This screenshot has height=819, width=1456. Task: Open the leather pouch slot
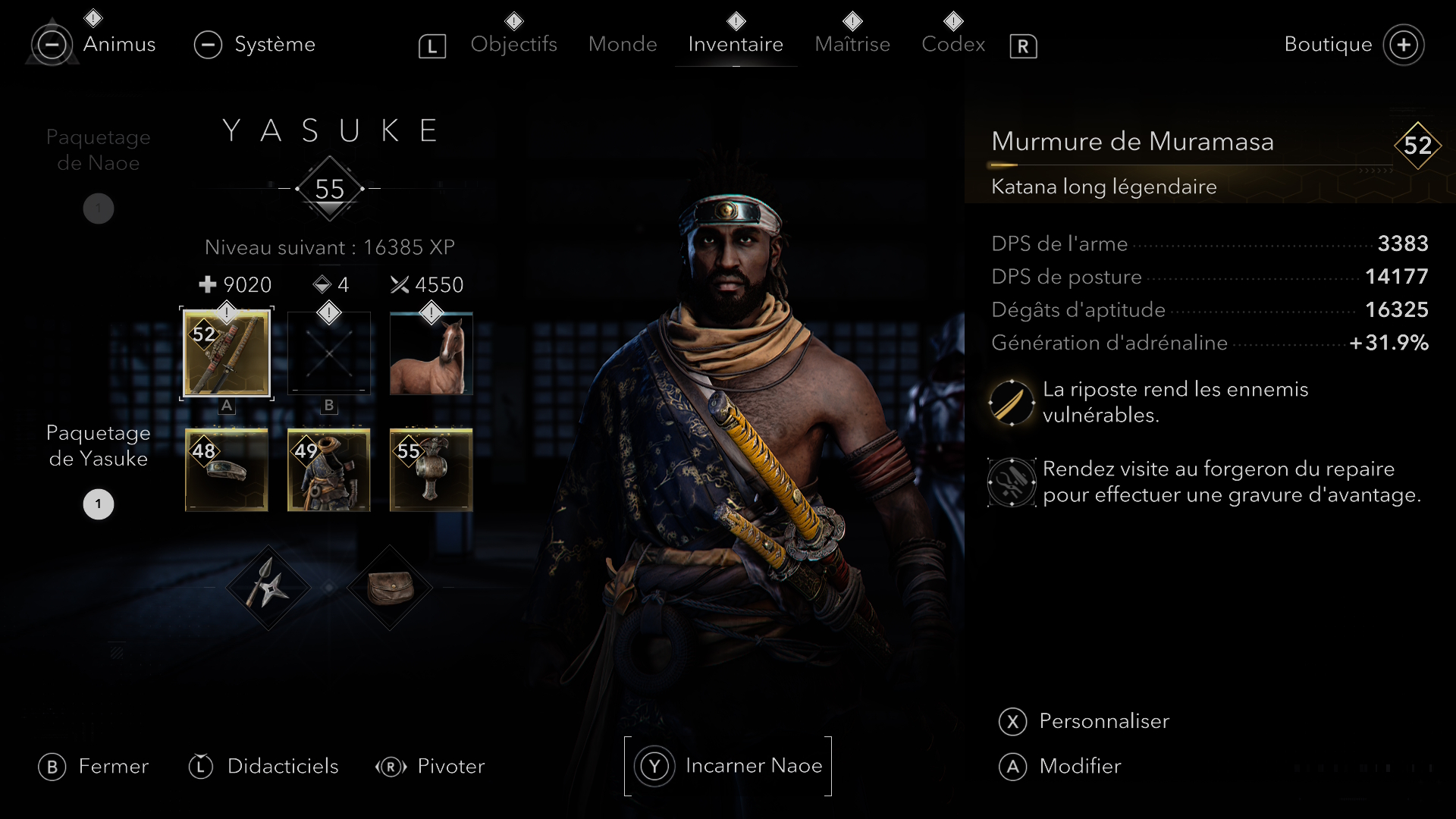(390, 588)
